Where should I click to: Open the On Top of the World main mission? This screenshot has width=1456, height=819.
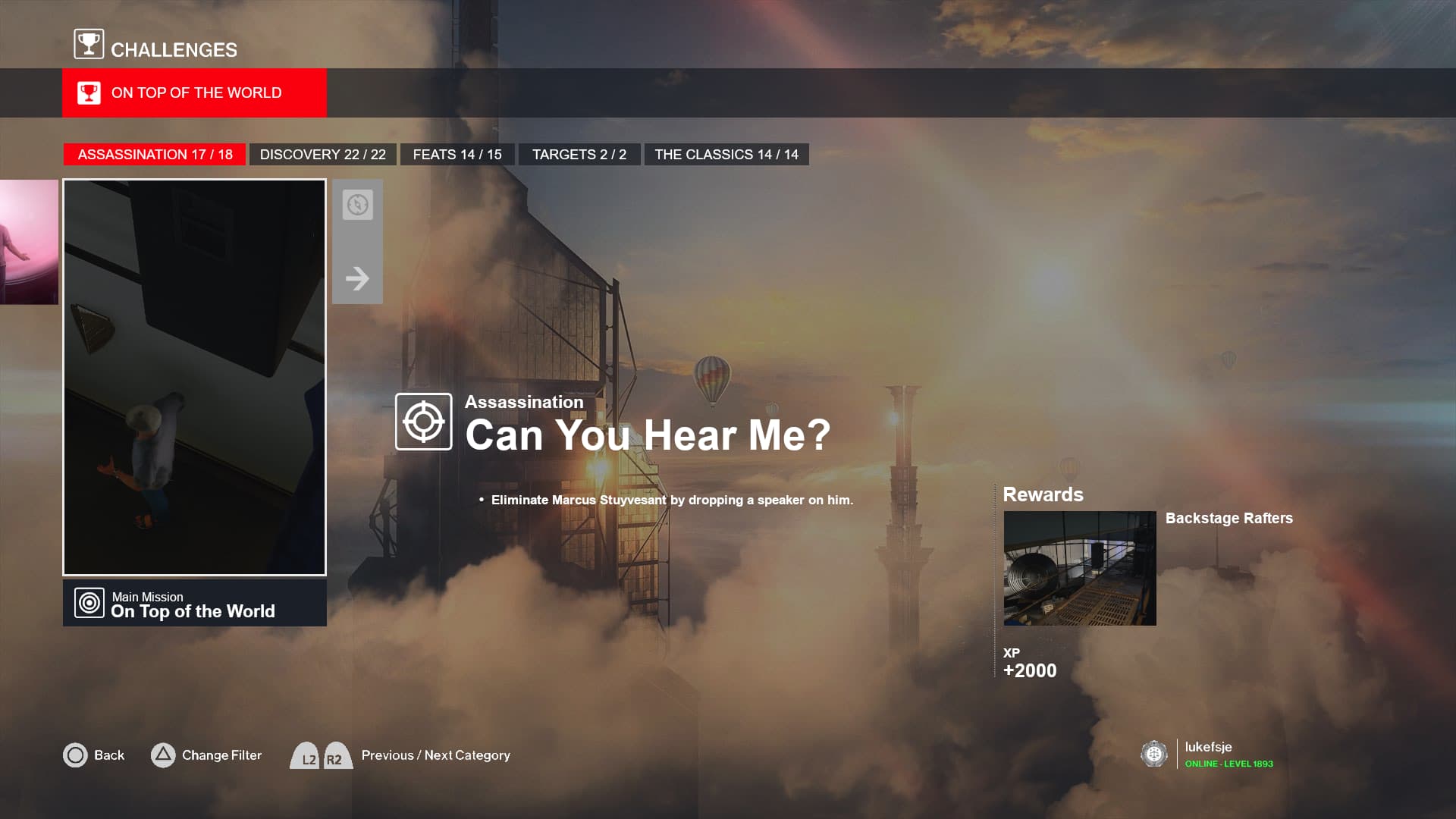194,604
